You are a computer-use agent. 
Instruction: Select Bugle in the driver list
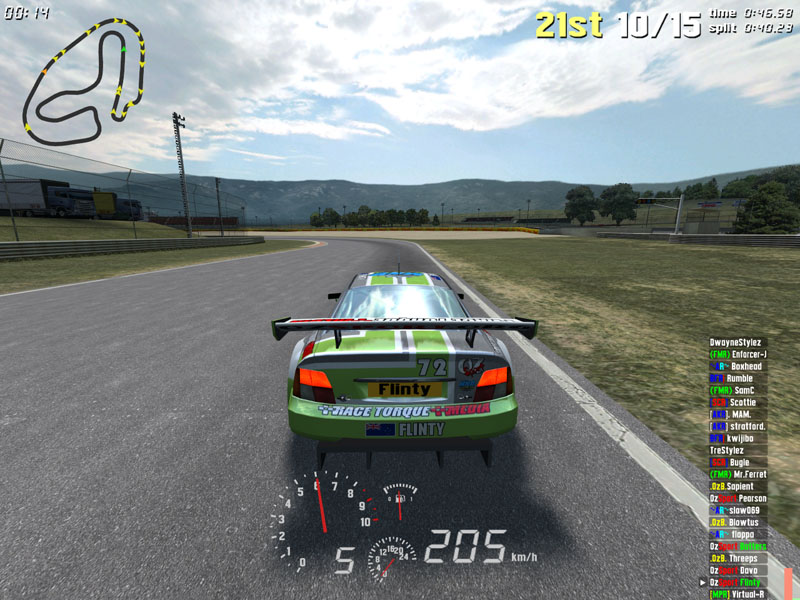pyautogui.click(x=736, y=462)
